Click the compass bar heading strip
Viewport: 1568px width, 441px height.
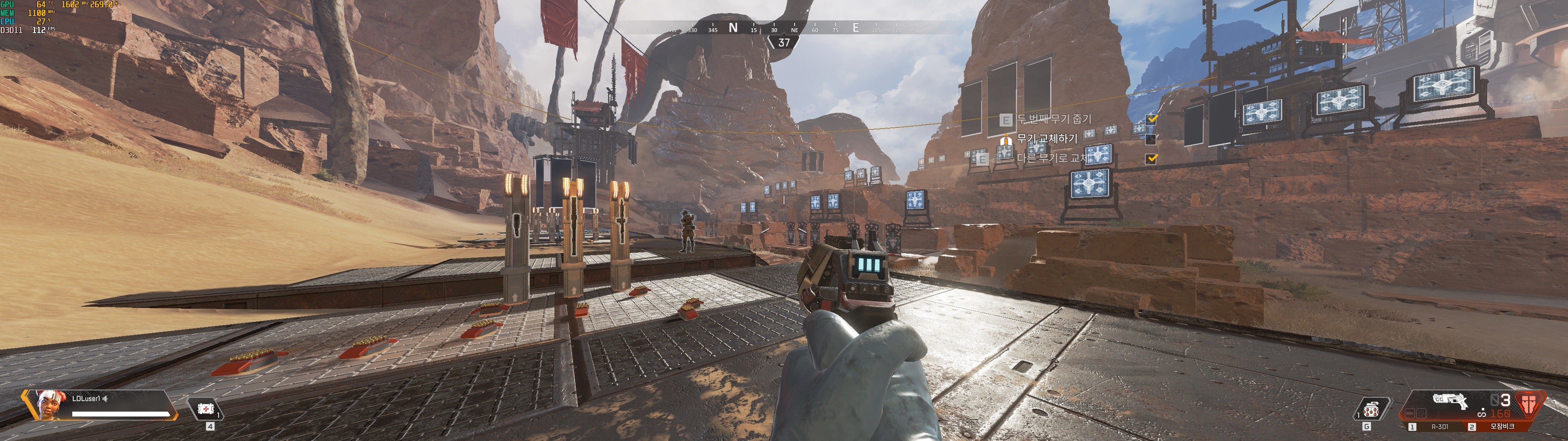(784, 28)
